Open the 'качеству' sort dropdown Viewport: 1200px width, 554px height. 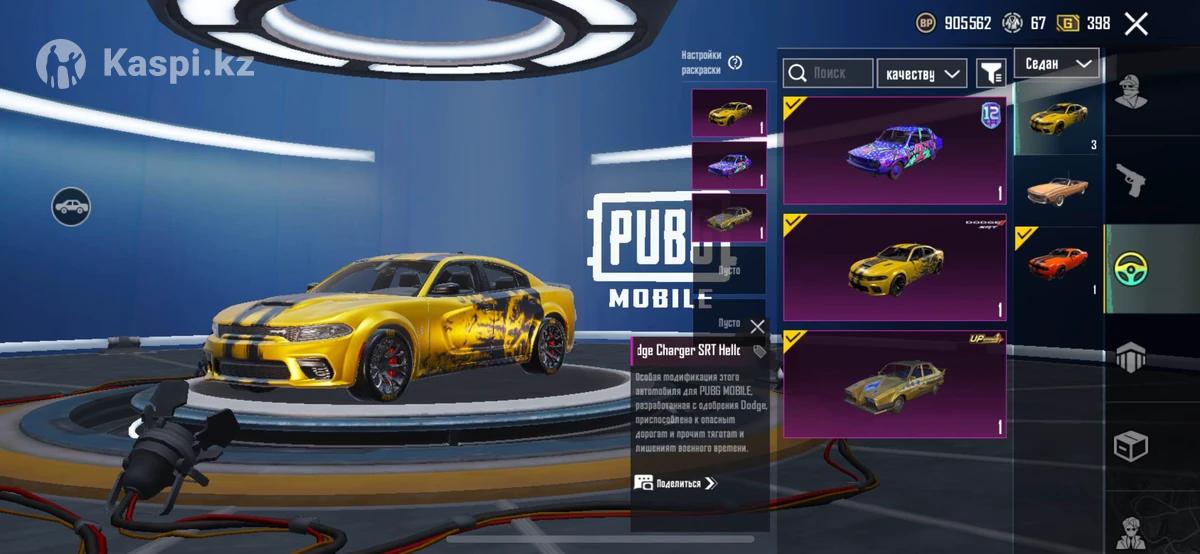tap(921, 73)
